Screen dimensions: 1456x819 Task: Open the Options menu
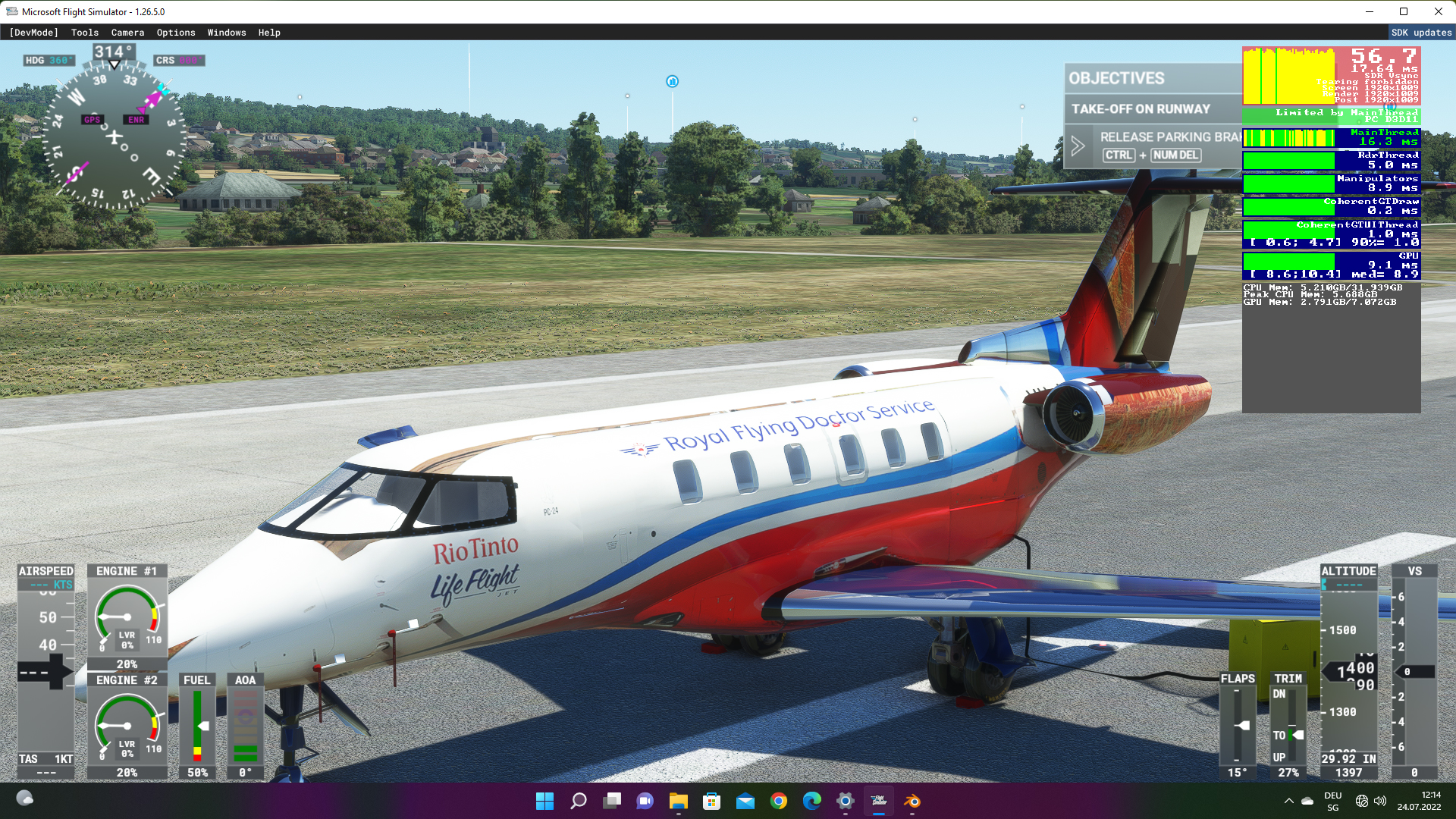(176, 33)
